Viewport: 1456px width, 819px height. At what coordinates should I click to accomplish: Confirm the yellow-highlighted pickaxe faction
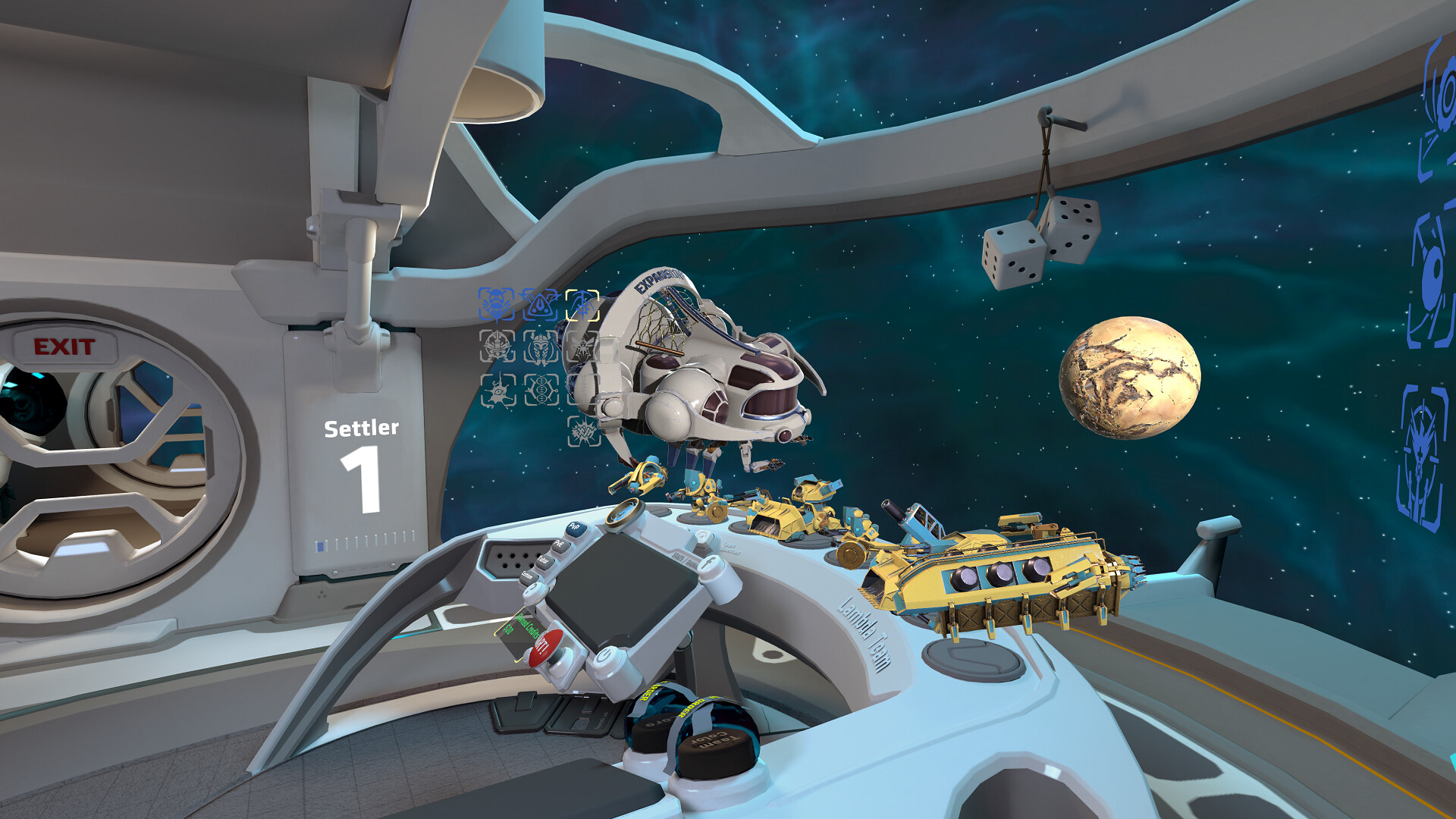582,304
